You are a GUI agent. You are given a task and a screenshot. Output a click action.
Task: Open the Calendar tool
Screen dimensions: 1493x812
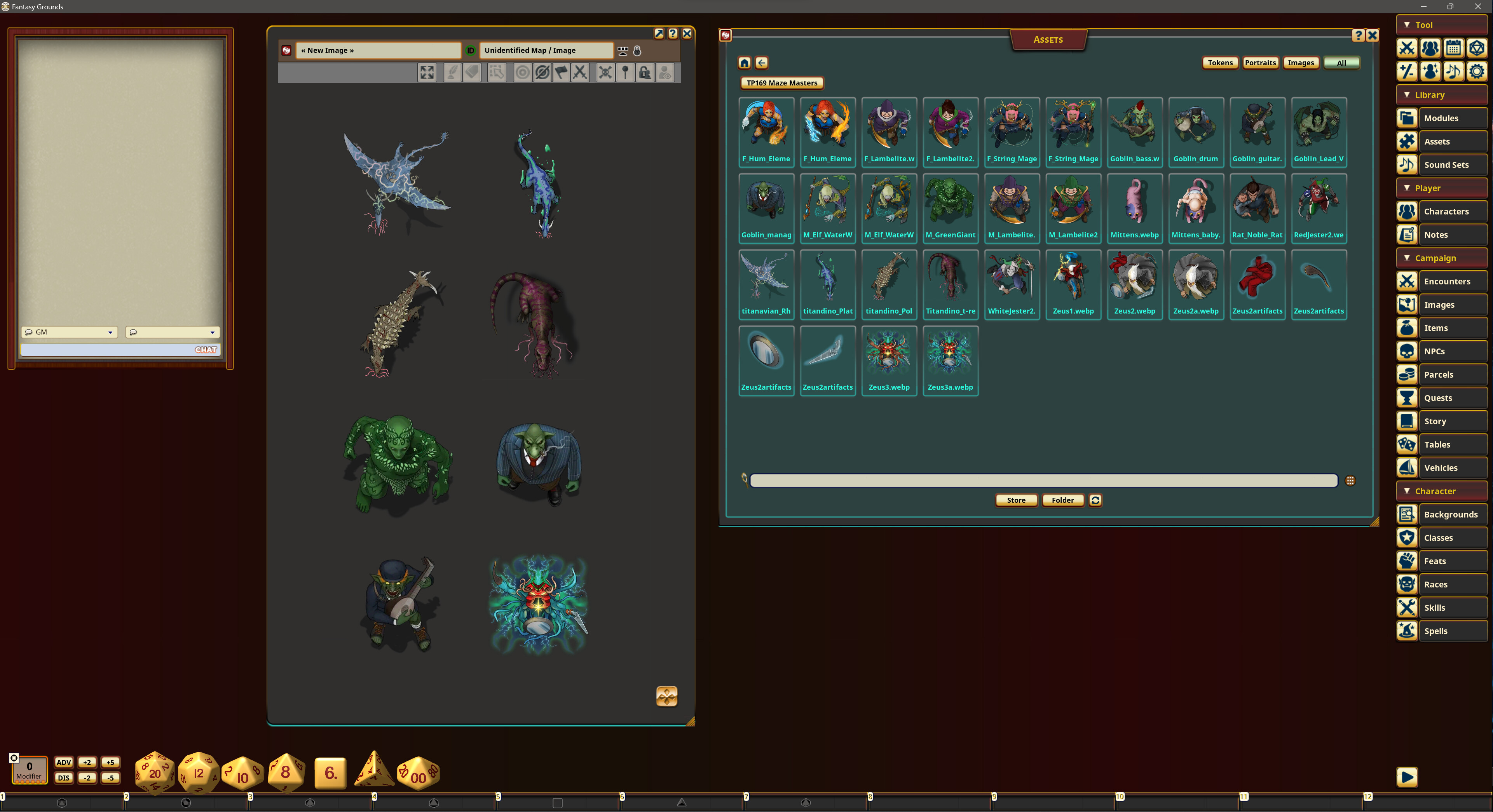(x=1453, y=48)
